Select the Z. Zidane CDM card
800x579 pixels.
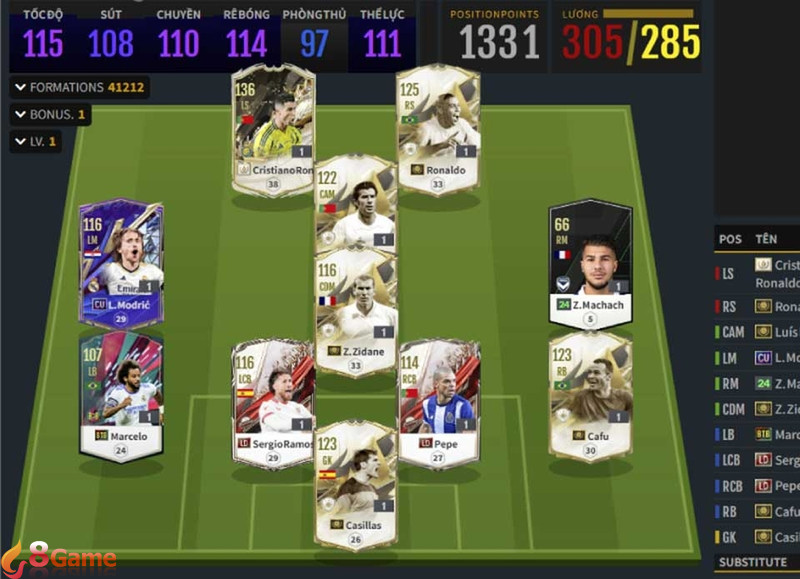pos(355,310)
